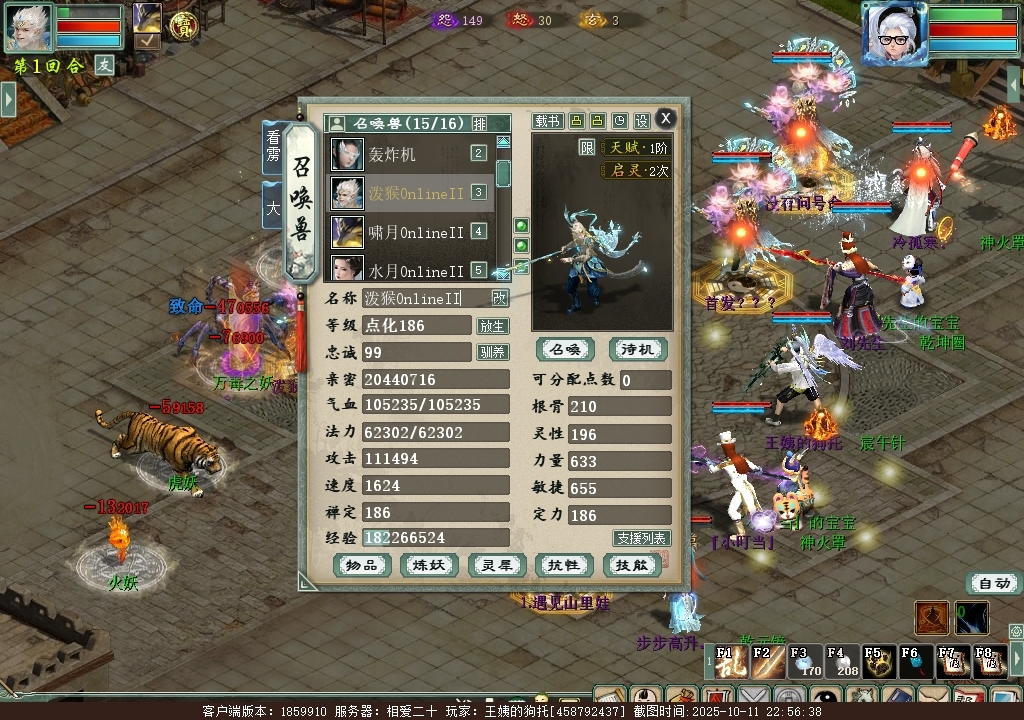Close the summon beast panel

coord(665,118)
